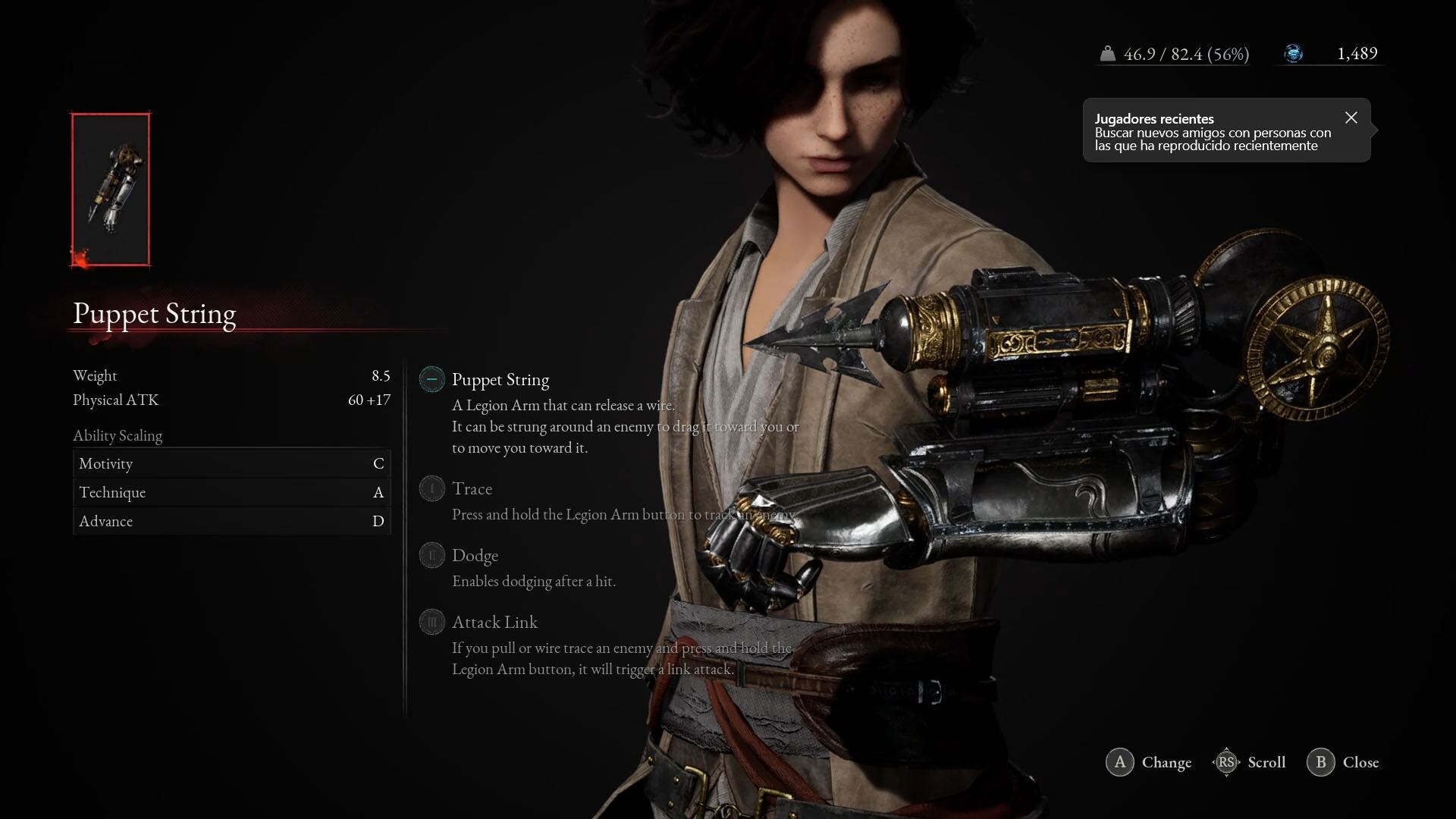
Task: Click the Motivity scaling row
Action: pos(231,463)
